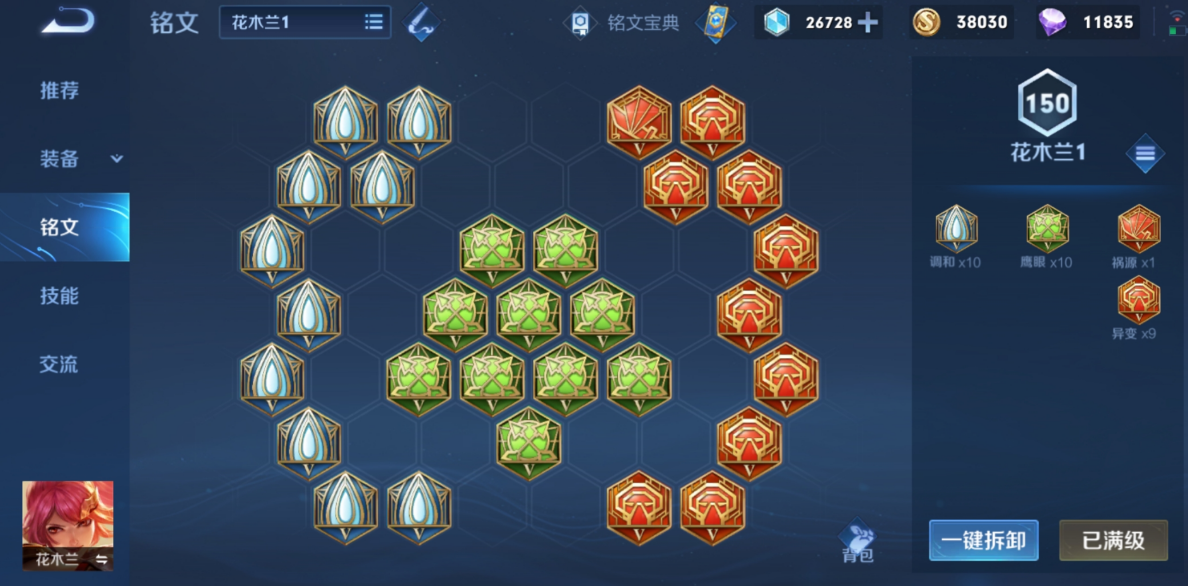Open the blue card icon
Image resolution: width=1188 pixels, height=586 pixels.
pyautogui.click(x=714, y=22)
